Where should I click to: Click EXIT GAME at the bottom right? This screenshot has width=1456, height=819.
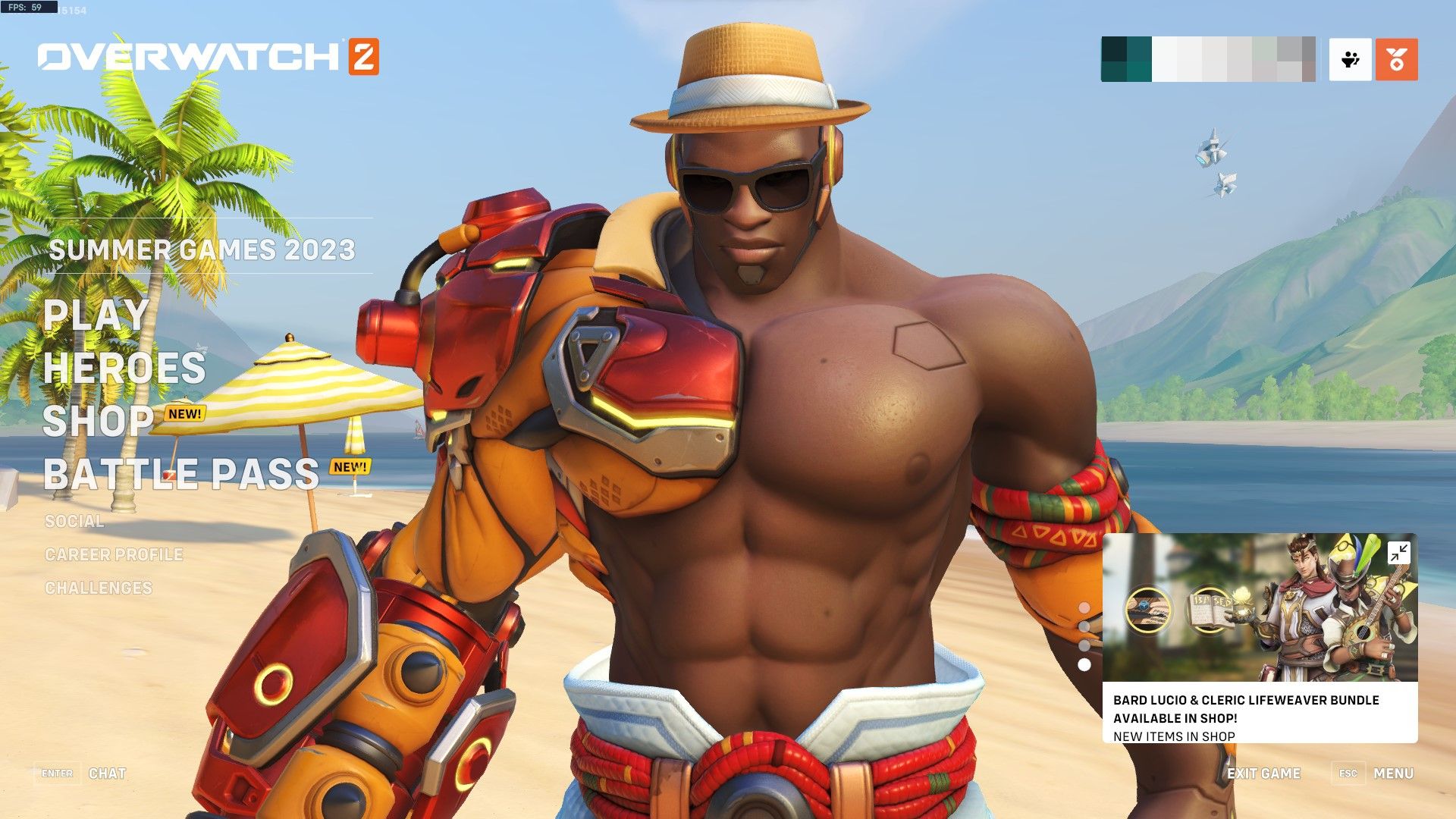[1263, 774]
